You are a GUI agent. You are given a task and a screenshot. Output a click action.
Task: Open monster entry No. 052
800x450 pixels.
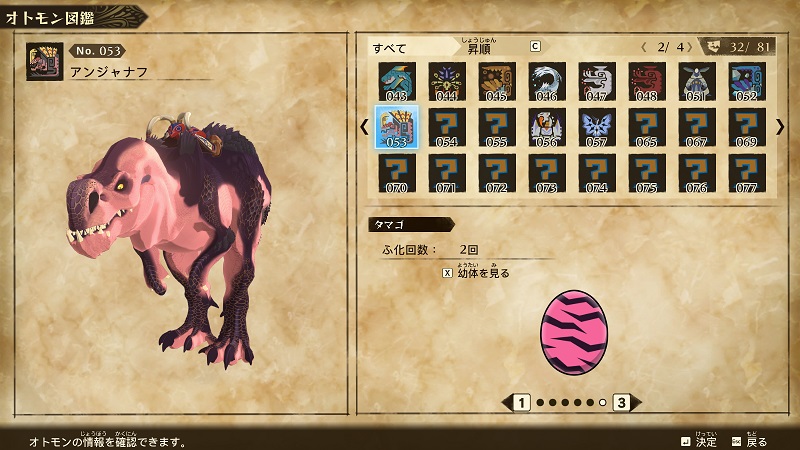tap(746, 82)
